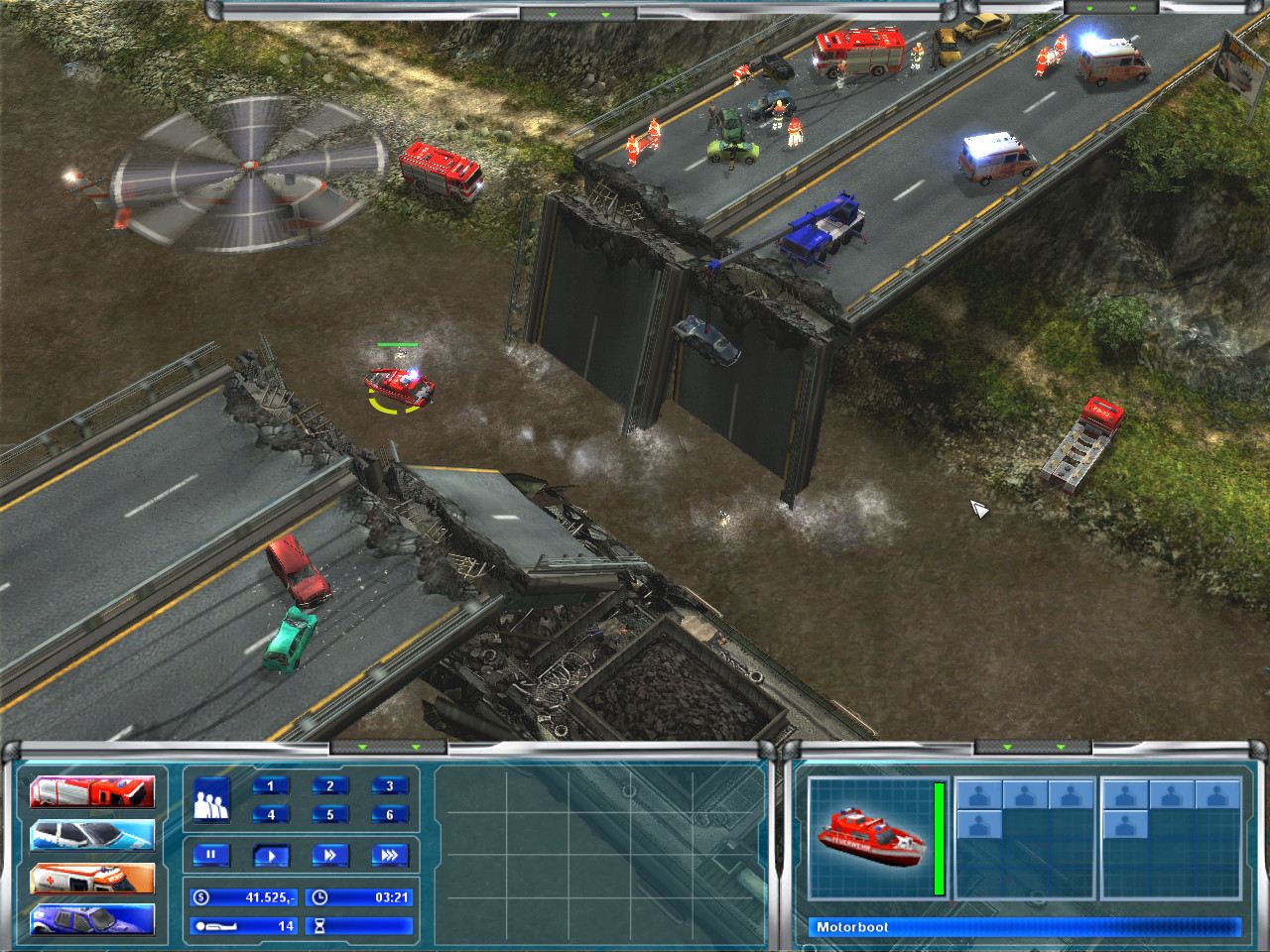
Task: Select a crew portrait in the first compartment
Action: [980, 793]
